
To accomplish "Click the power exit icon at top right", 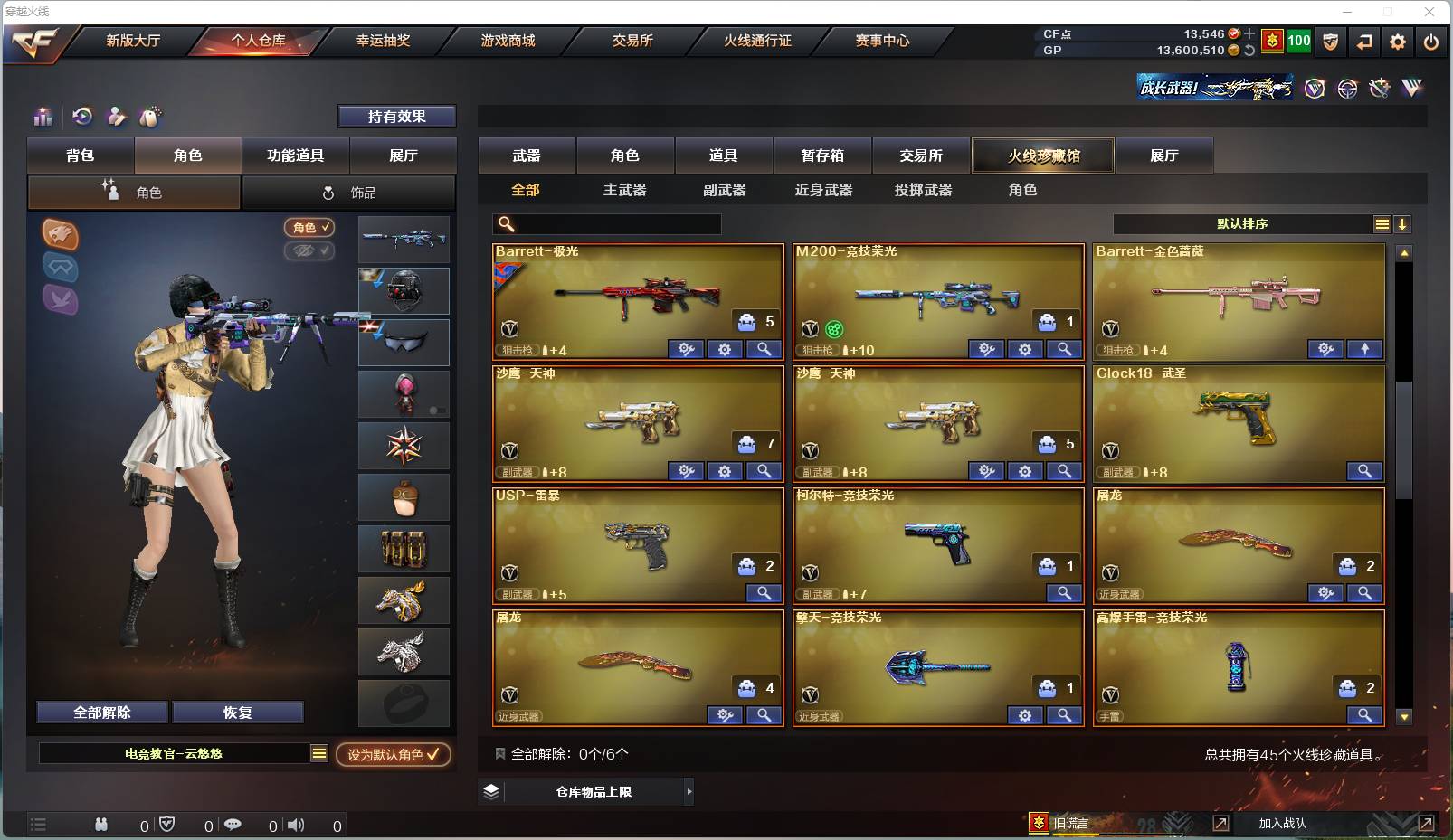I will 1430,41.
